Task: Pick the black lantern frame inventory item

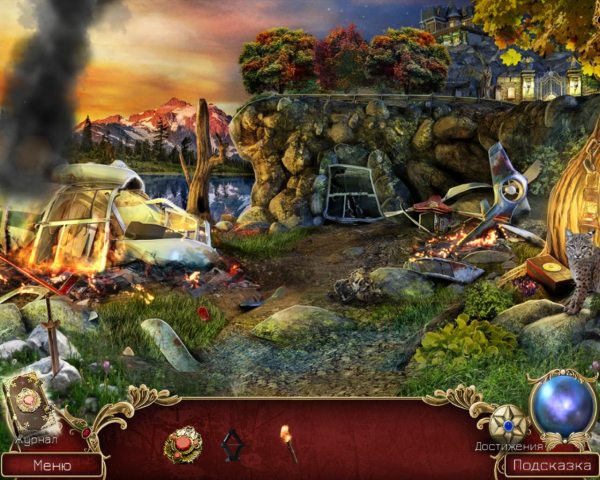Action: [x=233, y=444]
